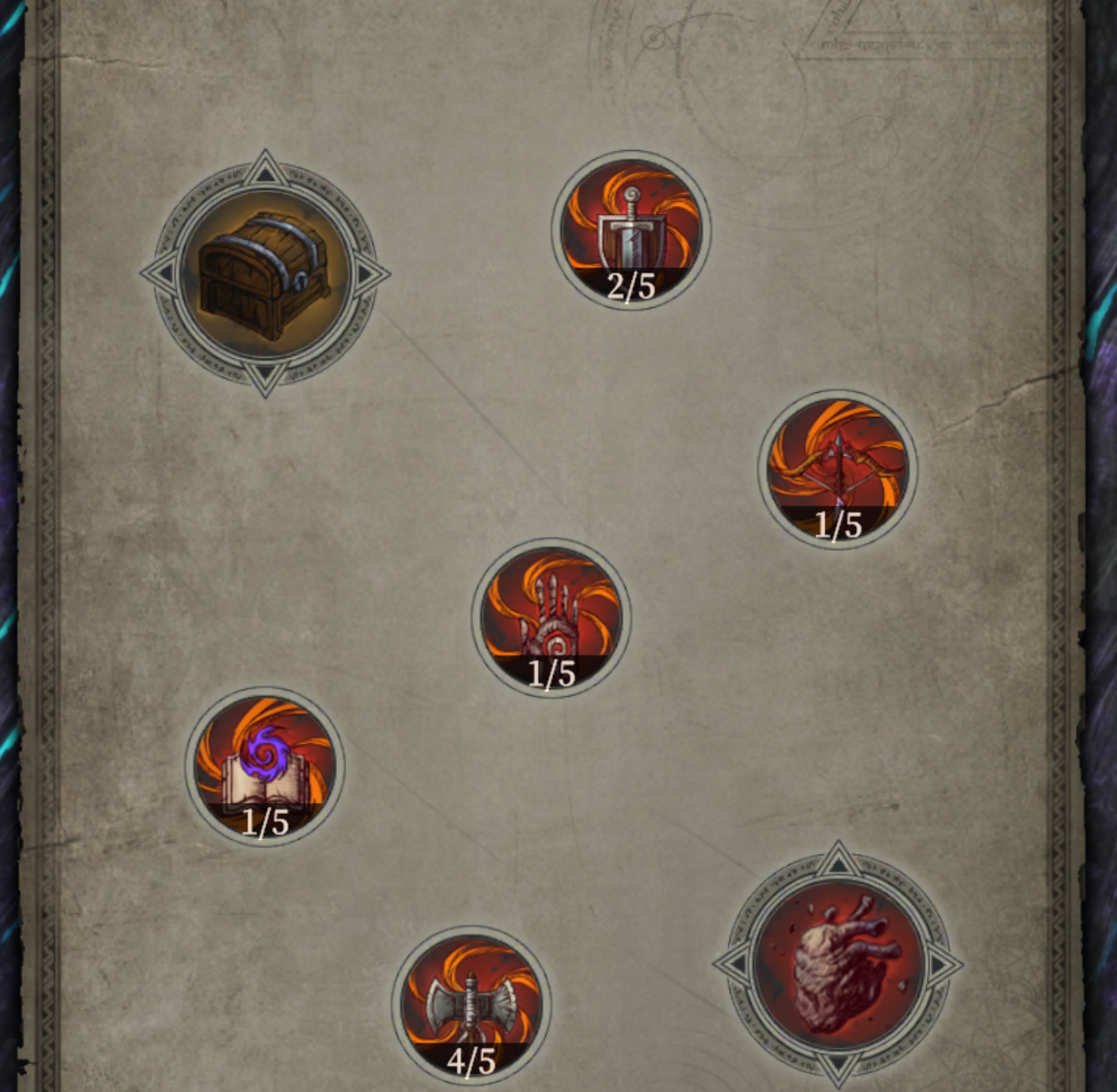Upgrade the sword and shield skill

(631, 229)
